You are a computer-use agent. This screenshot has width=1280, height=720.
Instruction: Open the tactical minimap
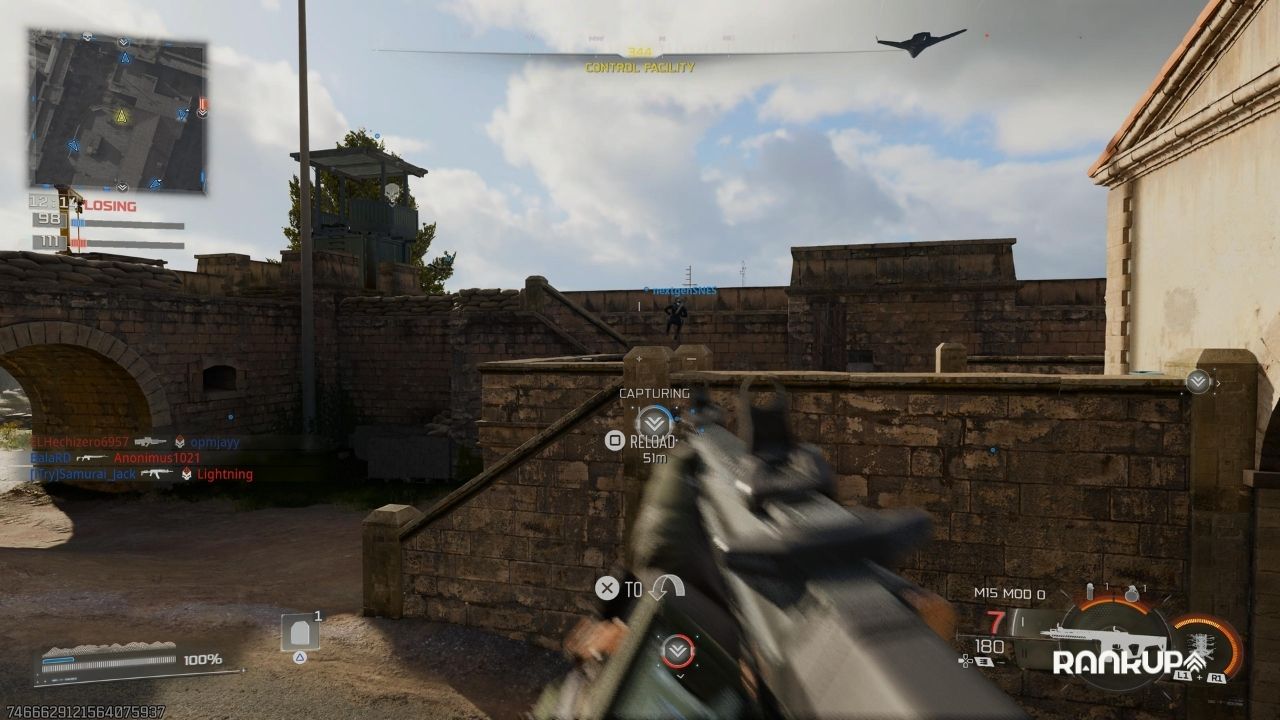[x=117, y=111]
